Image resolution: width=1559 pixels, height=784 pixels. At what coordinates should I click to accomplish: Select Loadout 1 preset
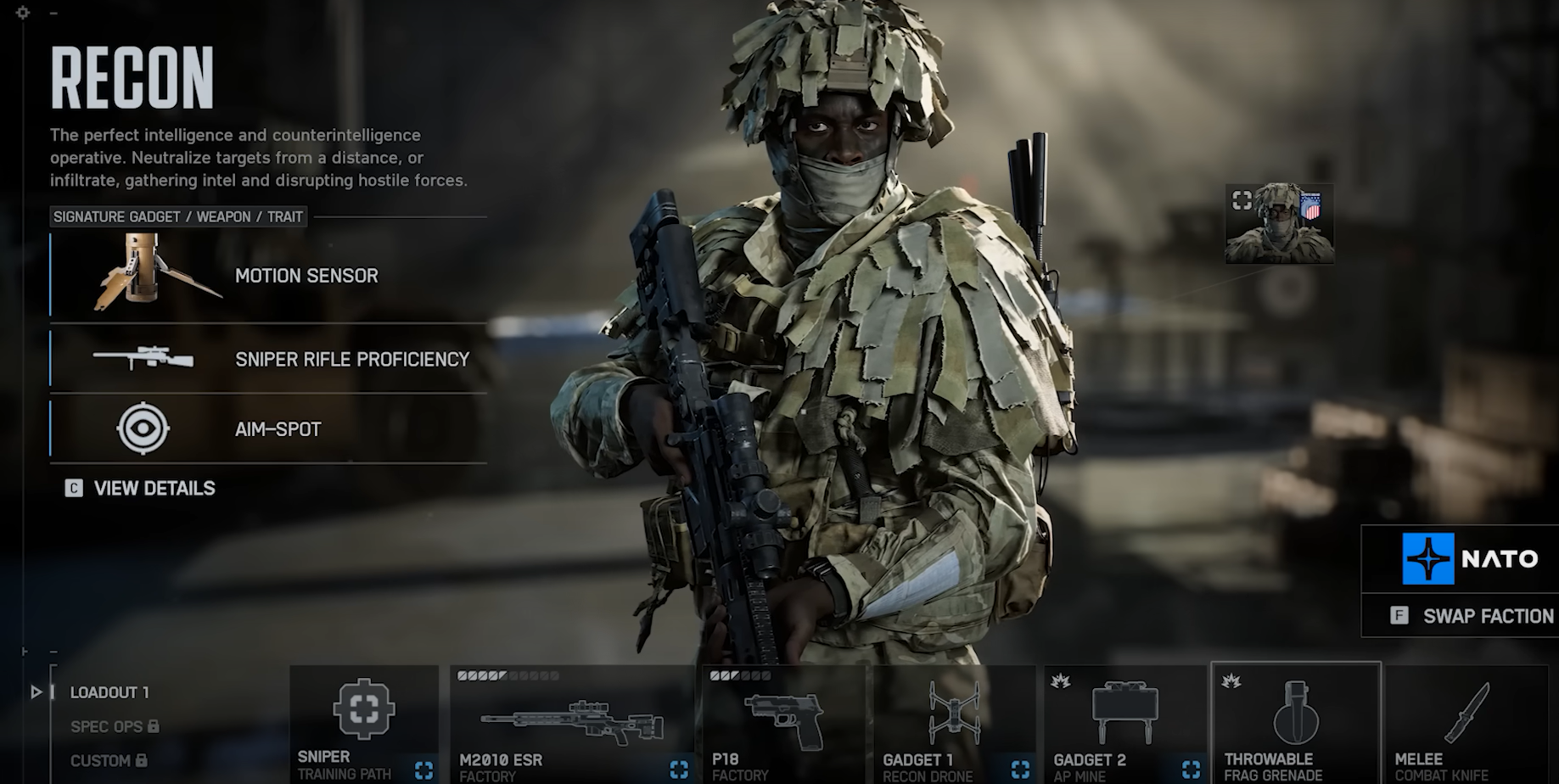[109, 692]
